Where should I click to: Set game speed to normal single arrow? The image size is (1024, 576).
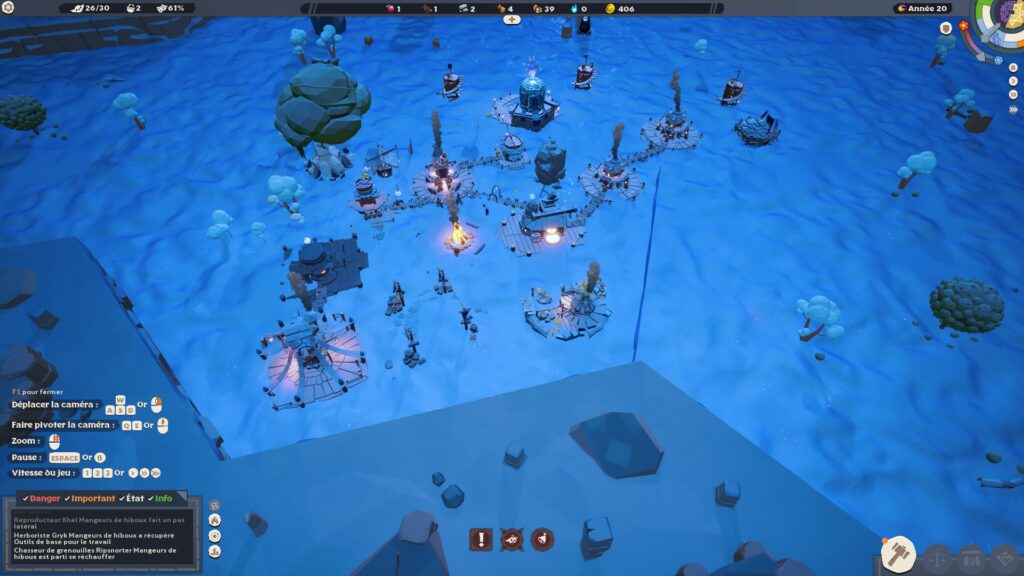pyautogui.click(x=1013, y=82)
